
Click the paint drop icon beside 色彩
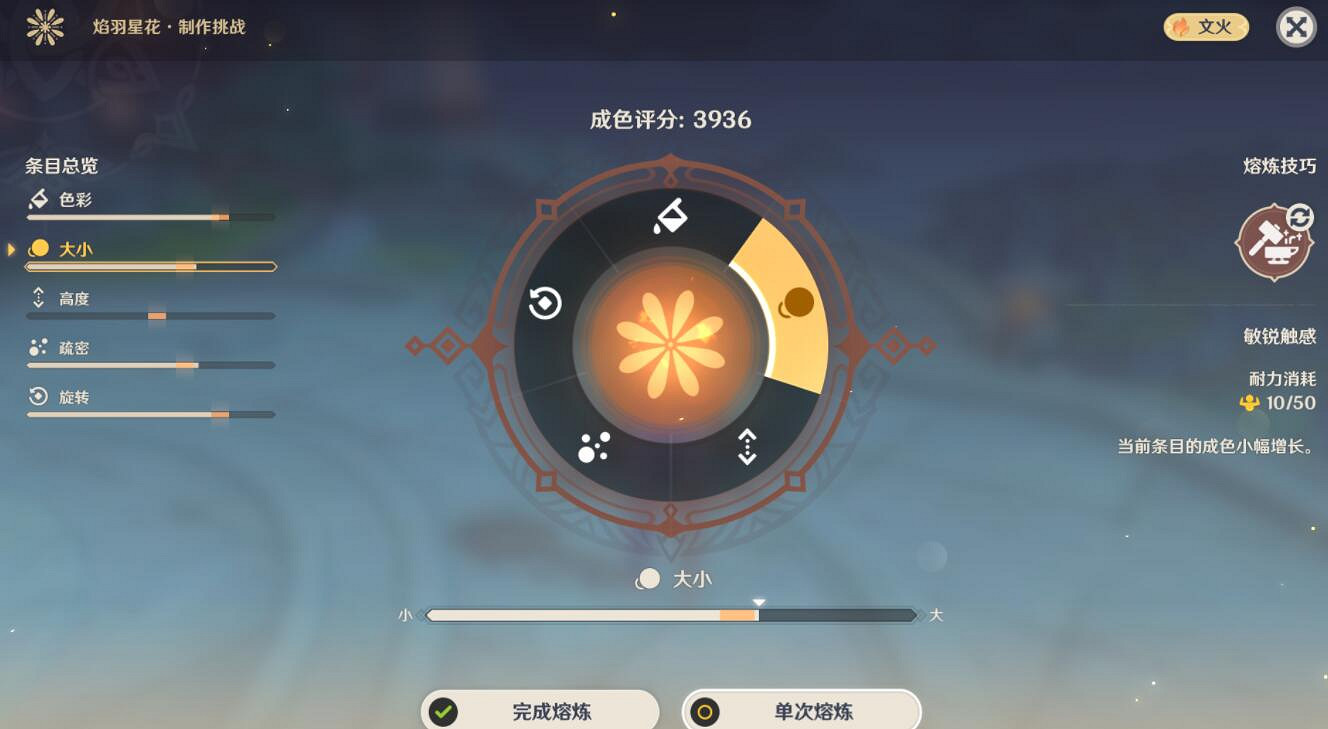click(x=37, y=198)
